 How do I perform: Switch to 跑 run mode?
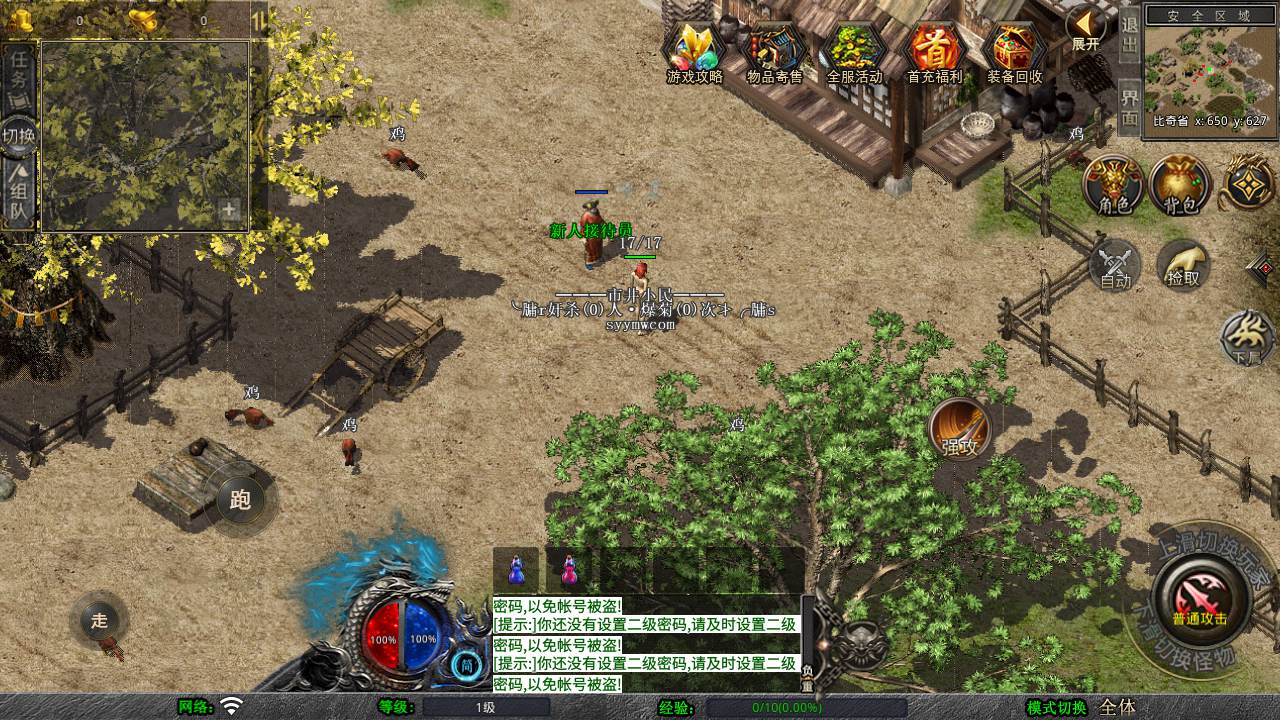coord(240,499)
